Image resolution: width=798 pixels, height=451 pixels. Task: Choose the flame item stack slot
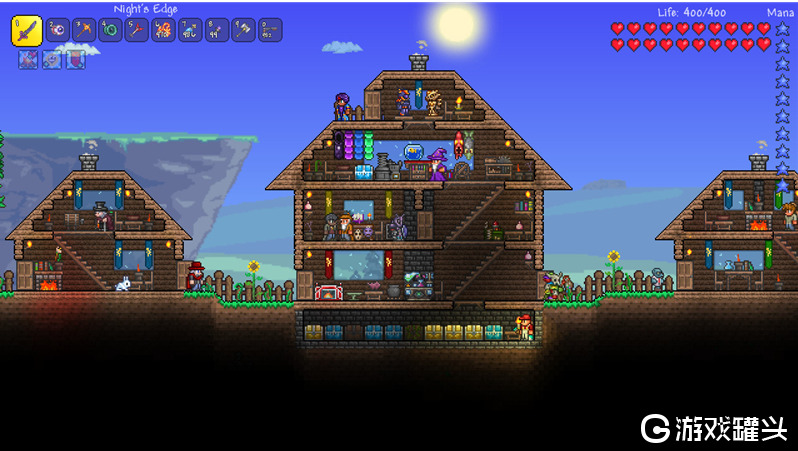[x=164, y=30]
